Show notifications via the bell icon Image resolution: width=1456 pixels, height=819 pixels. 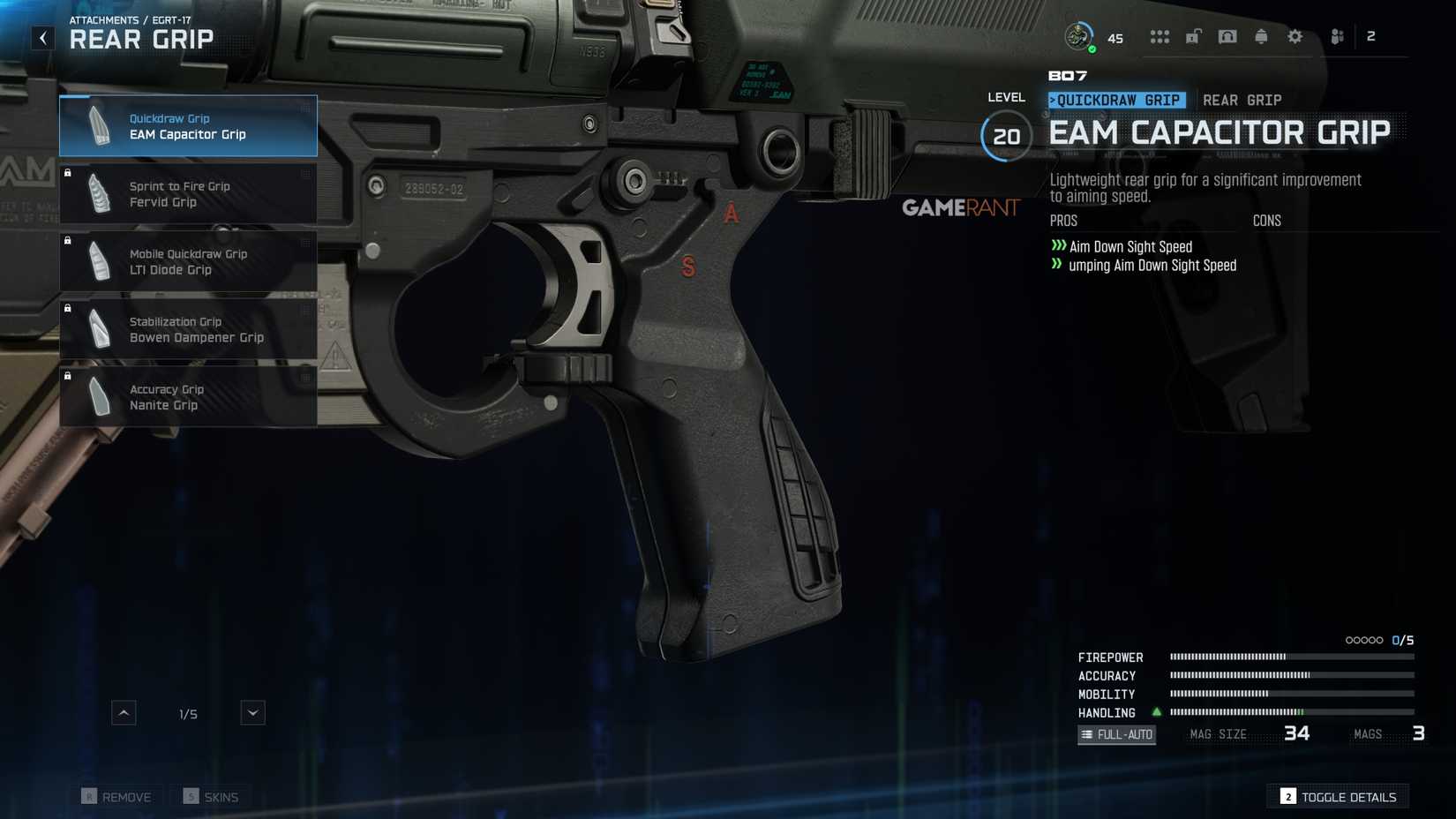(1261, 36)
